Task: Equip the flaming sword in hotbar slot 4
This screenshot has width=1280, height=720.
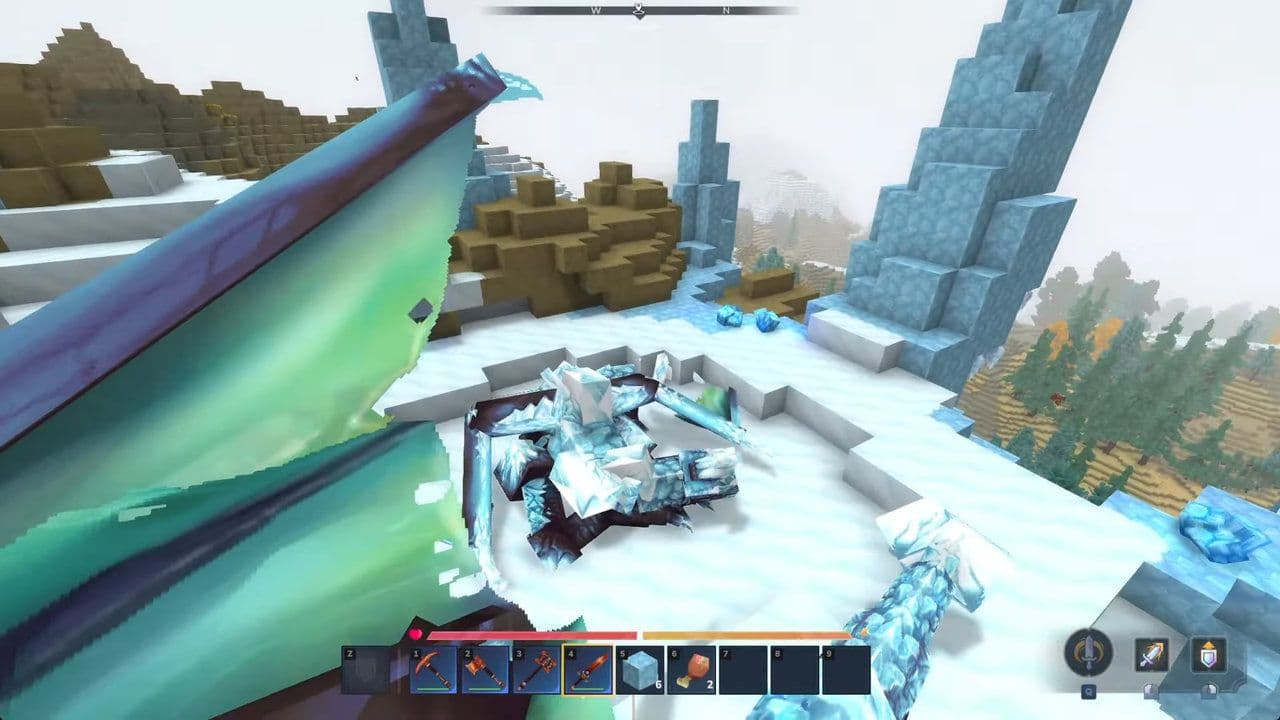Action: (x=590, y=670)
